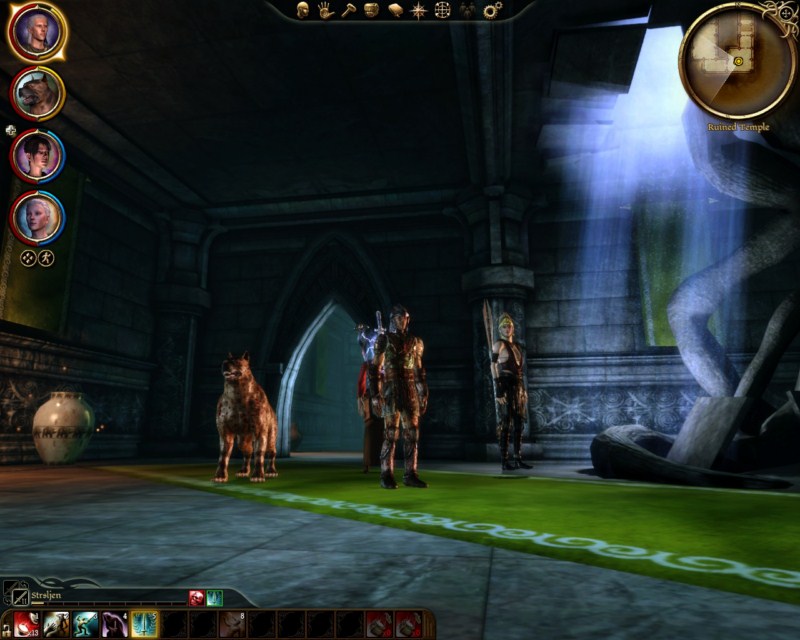Viewport: 800px width, 640px height.
Task: Open the gears game menu icon
Action: pos(492,10)
